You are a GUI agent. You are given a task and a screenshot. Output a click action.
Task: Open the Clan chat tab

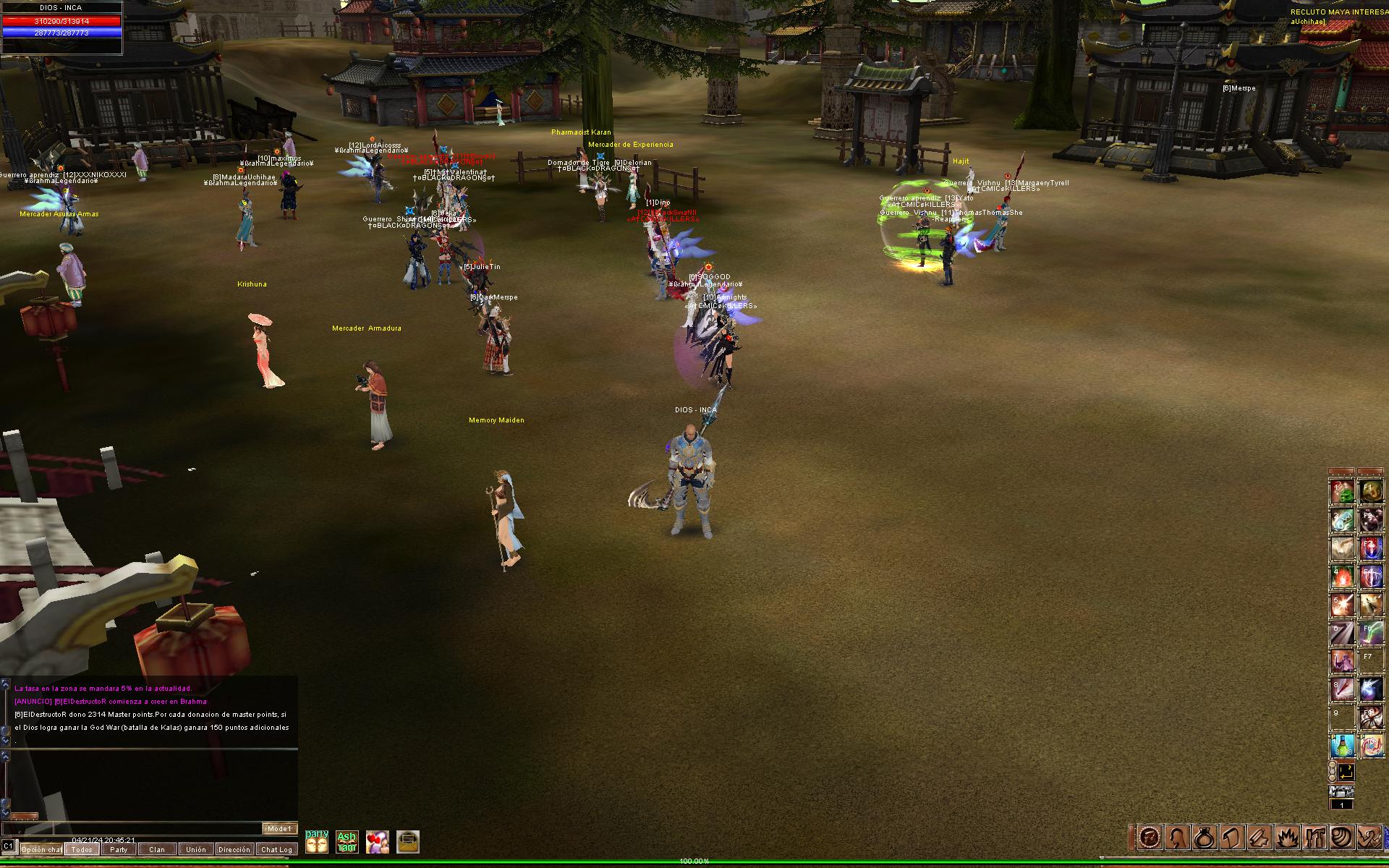pyautogui.click(x=157, y=850)
